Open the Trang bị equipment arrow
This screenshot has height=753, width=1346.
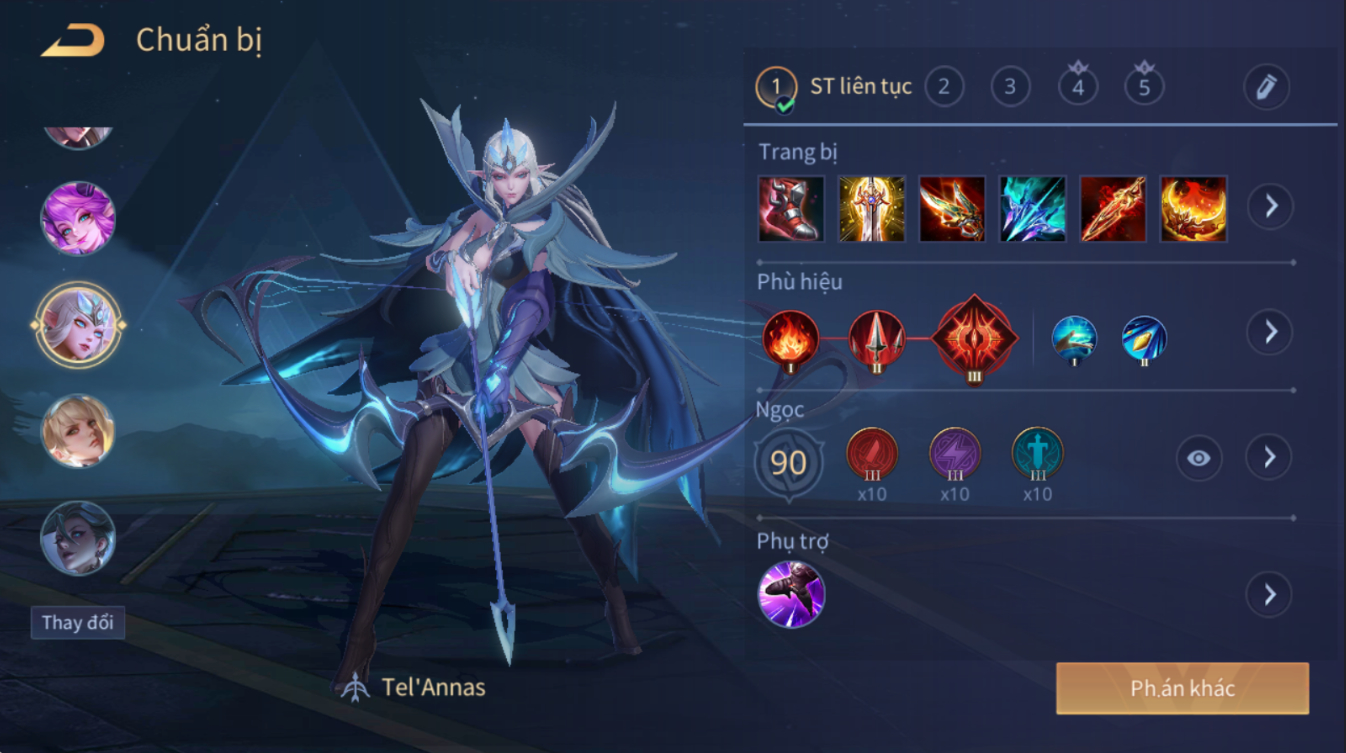tap(1270, 207)
